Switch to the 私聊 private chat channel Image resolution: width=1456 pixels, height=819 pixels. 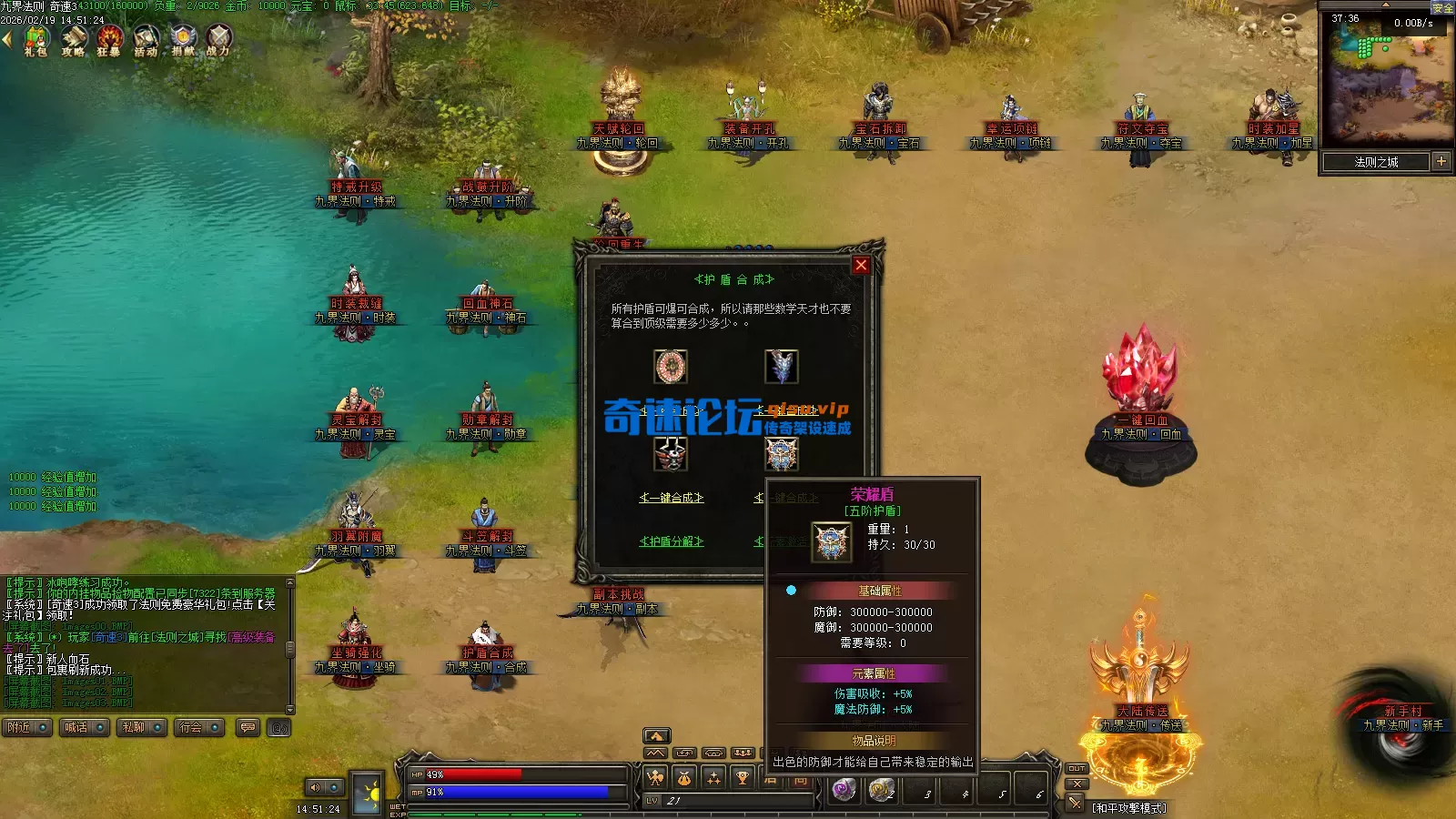click(x=141, y=727)
